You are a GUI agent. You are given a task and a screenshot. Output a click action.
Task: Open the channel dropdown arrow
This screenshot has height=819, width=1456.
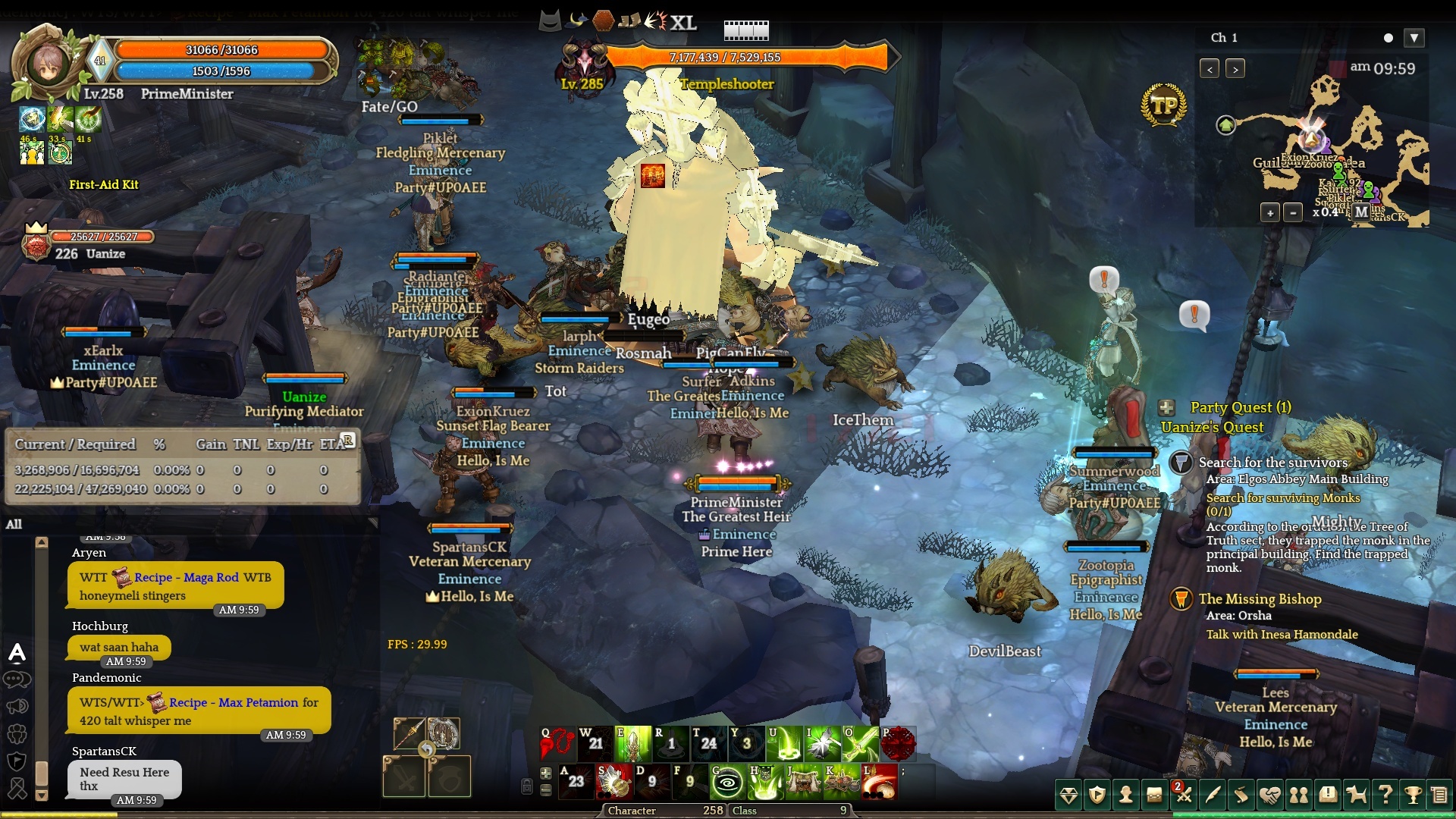1414,38
